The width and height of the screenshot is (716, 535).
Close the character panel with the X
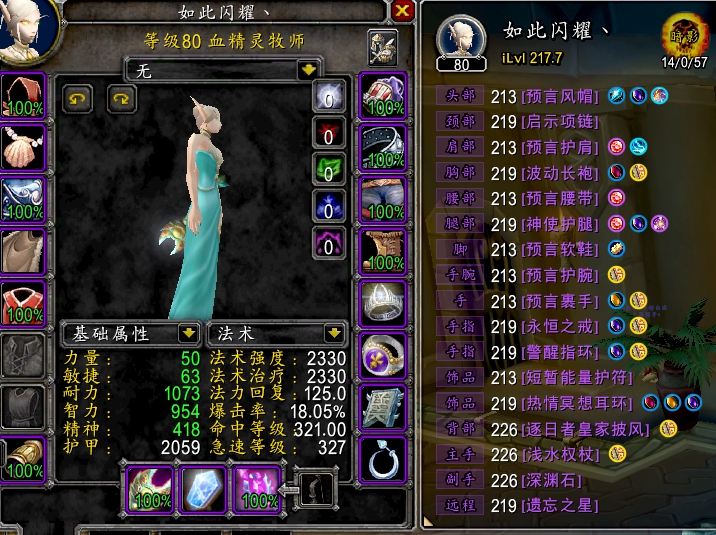402,11
